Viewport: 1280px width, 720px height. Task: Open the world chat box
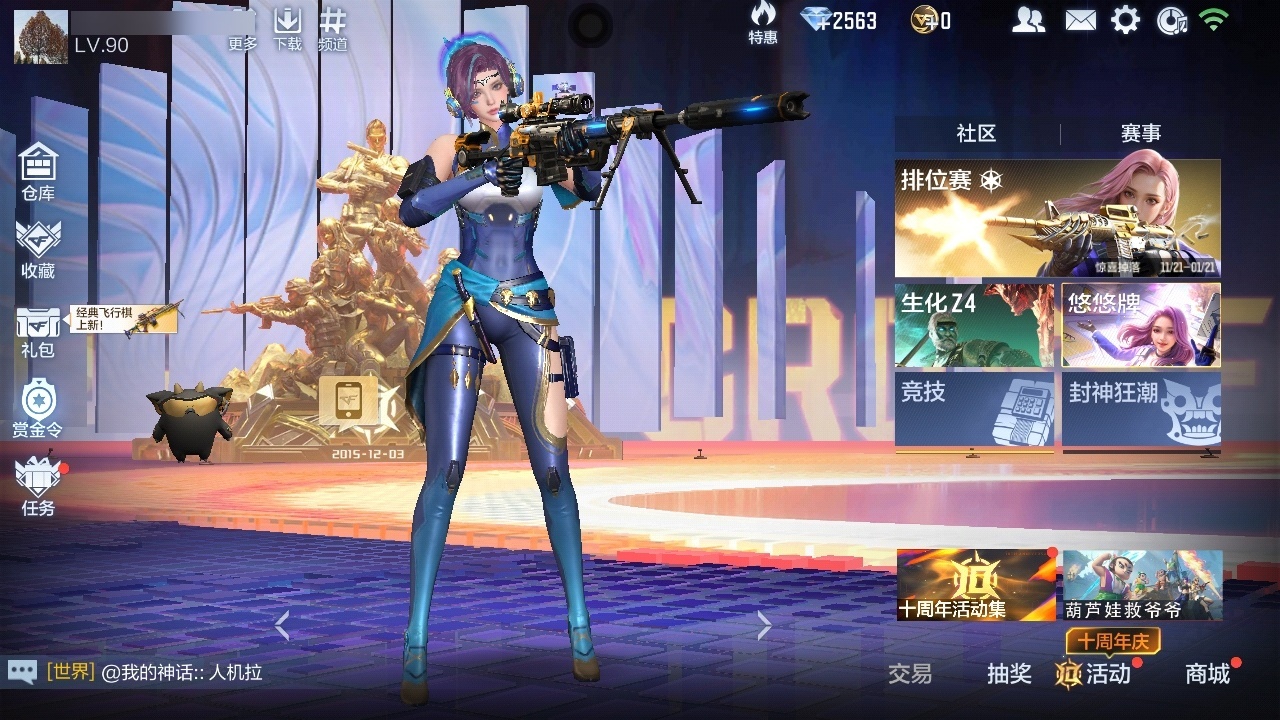click(150, 672)
